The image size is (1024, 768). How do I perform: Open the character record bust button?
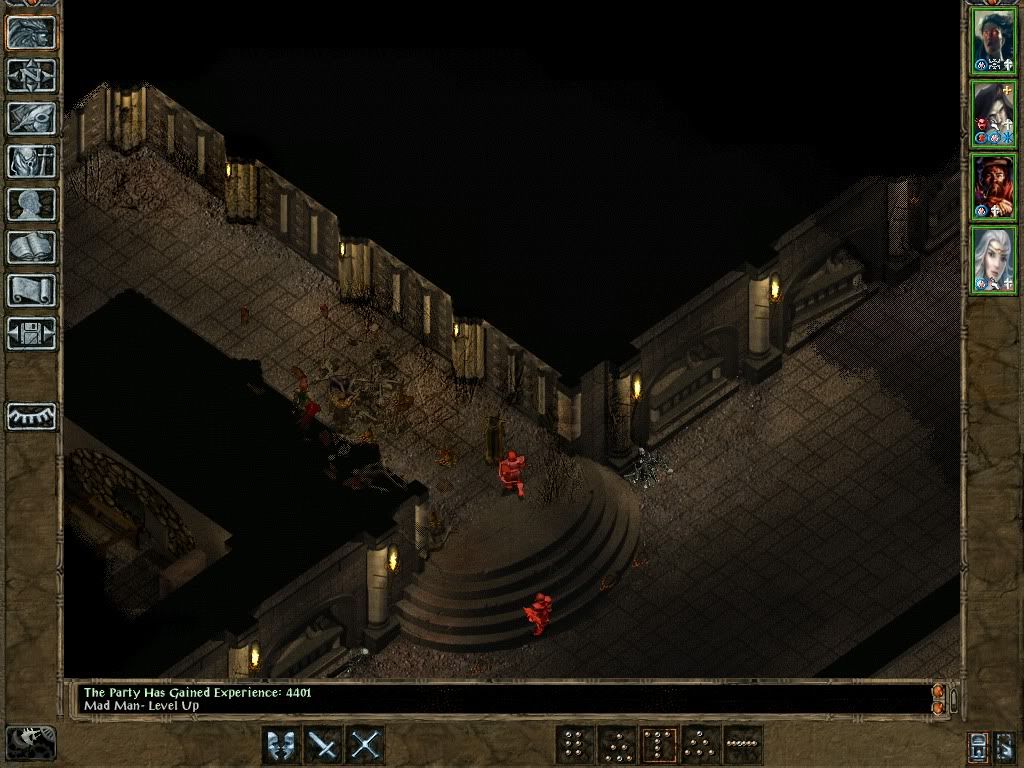pos(32,204)
